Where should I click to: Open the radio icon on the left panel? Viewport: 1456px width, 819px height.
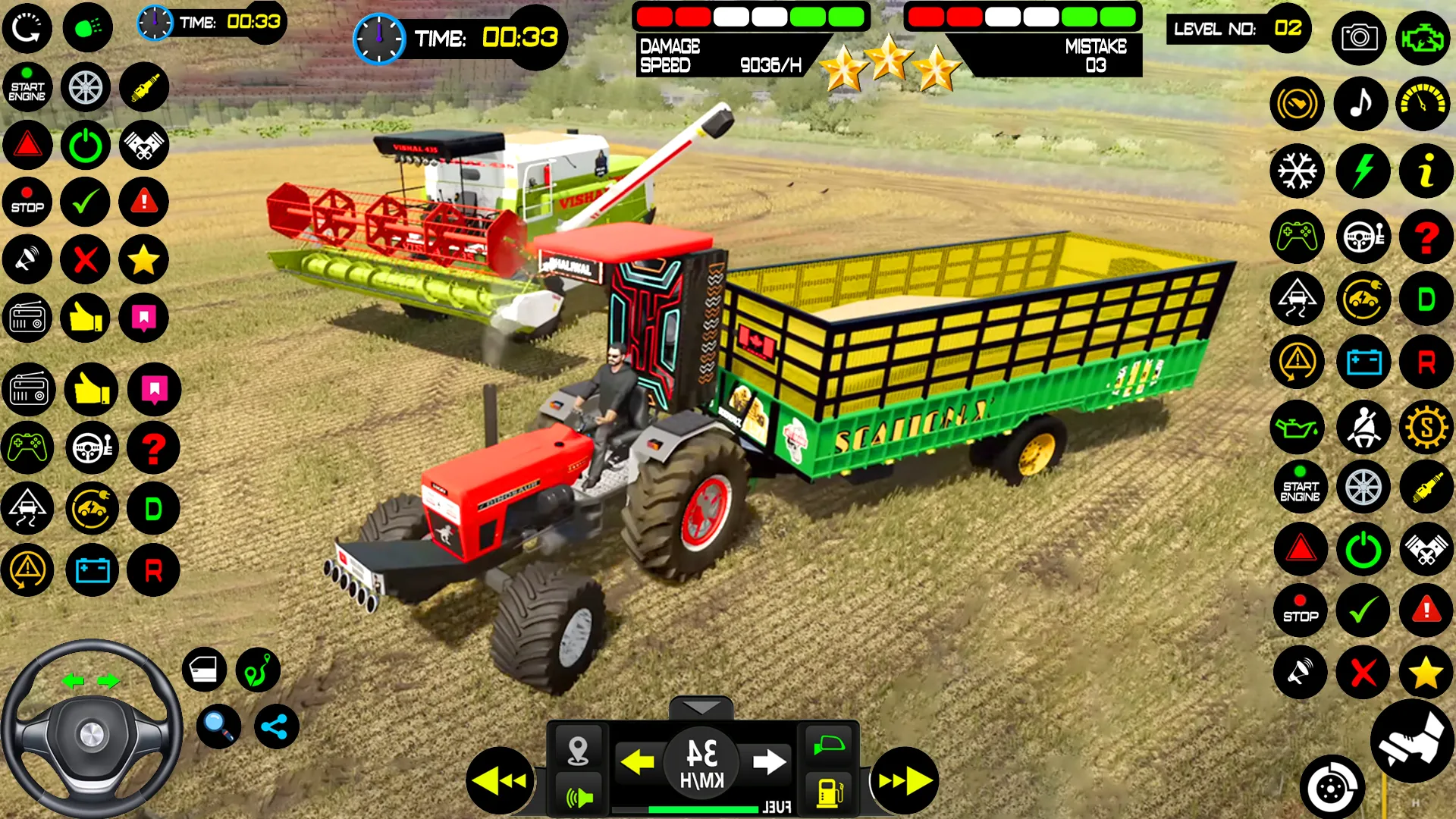coord(27,318)
